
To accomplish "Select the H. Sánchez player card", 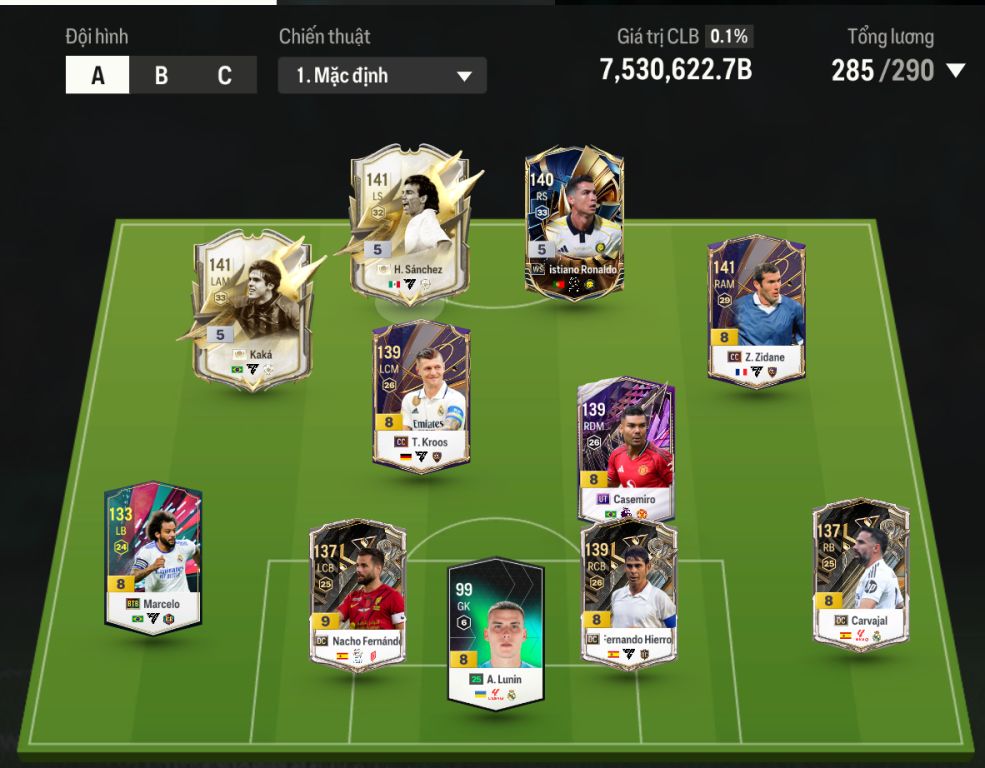I will [x=410, y=225].
